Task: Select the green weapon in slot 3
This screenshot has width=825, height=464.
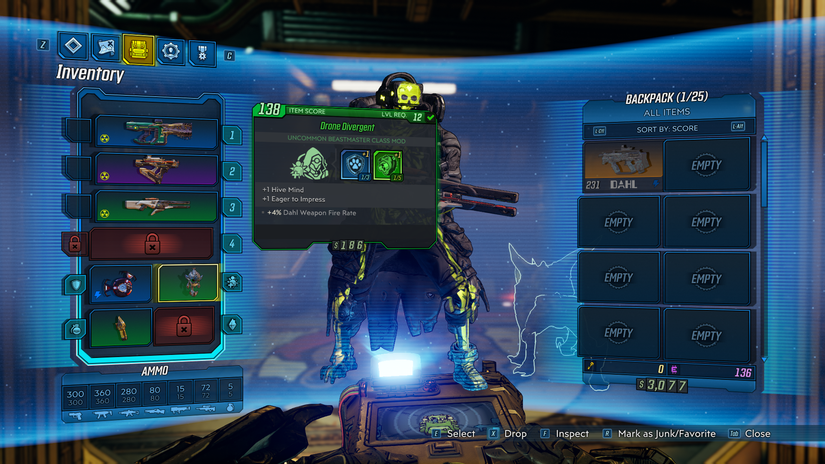Action: click(x=155, y=207)
